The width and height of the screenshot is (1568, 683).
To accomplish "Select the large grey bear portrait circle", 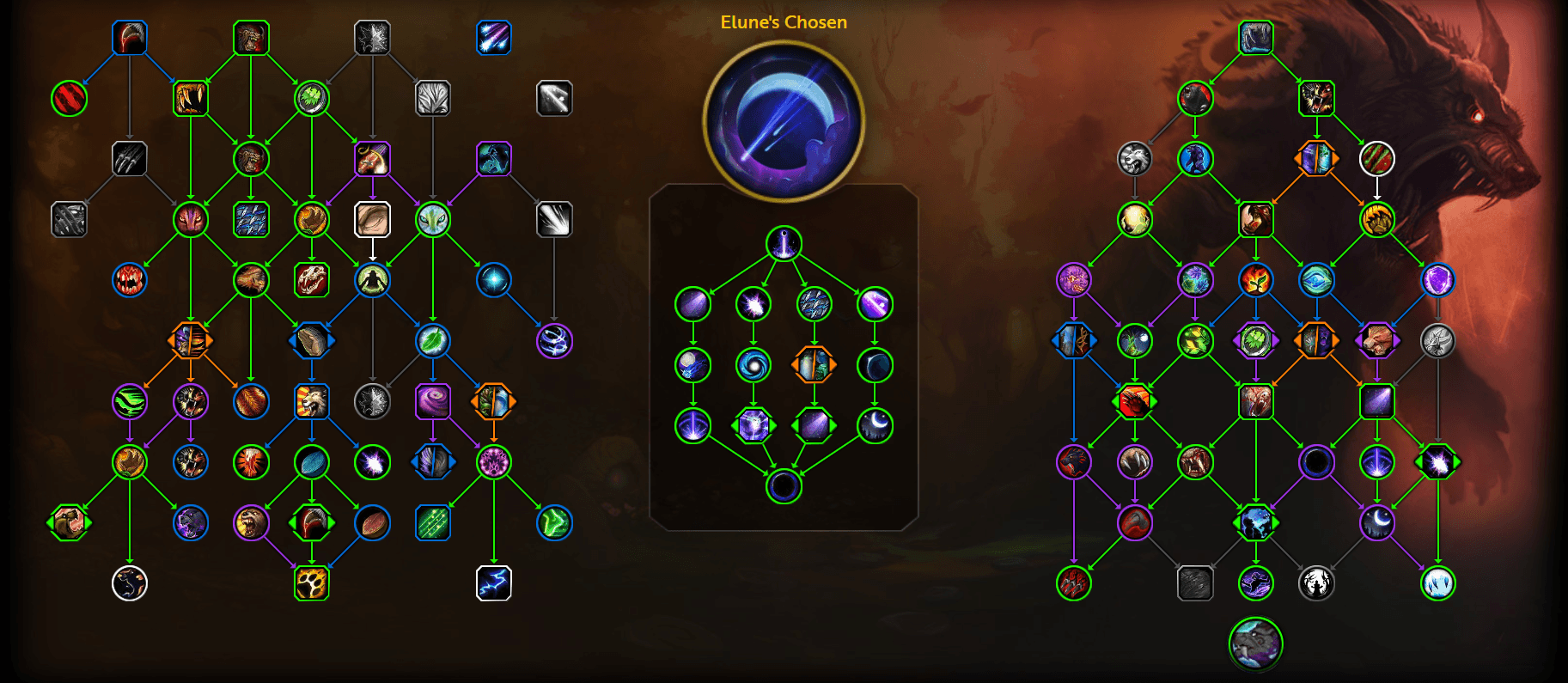I will click(x=1255, y=643).
